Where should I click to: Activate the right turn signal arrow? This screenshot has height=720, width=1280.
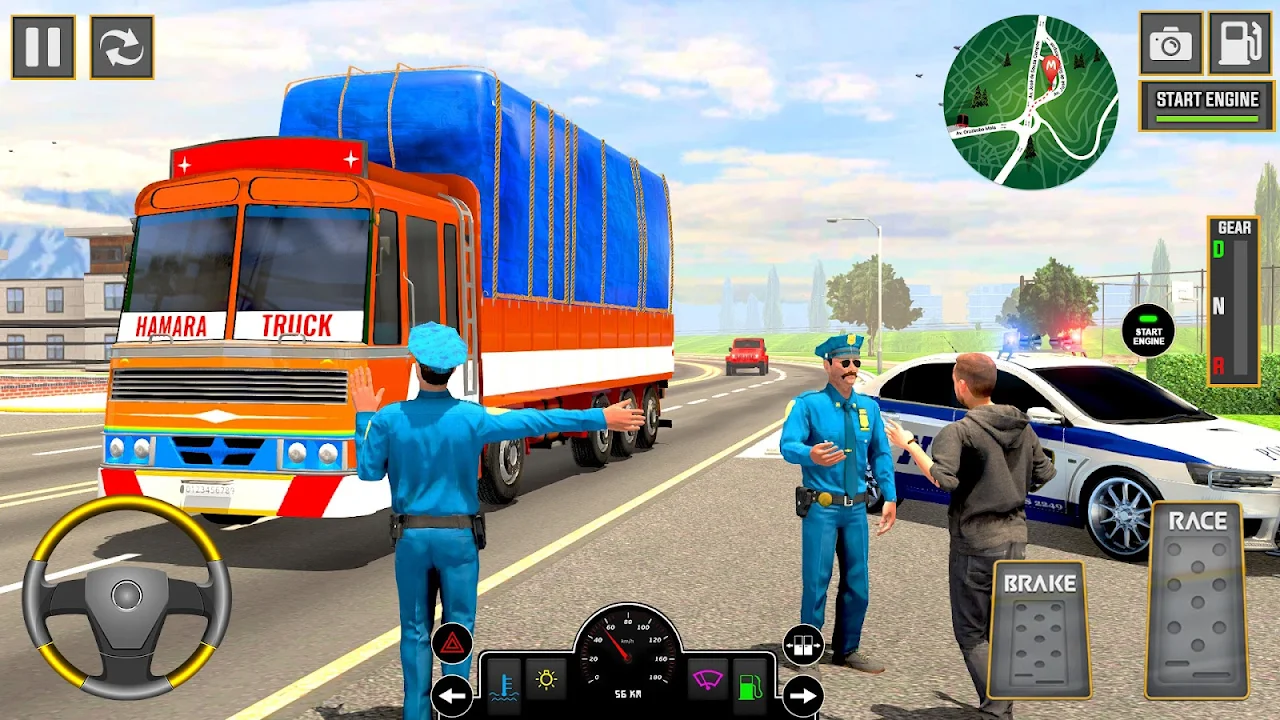[802, 695]
